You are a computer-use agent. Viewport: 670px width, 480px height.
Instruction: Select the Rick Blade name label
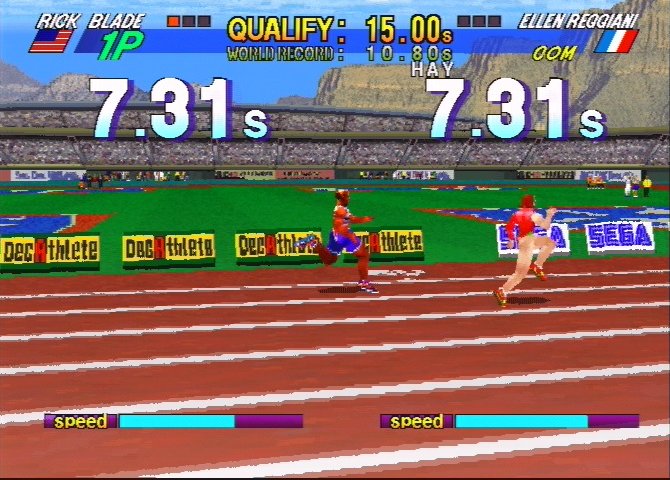pos(90,19)
